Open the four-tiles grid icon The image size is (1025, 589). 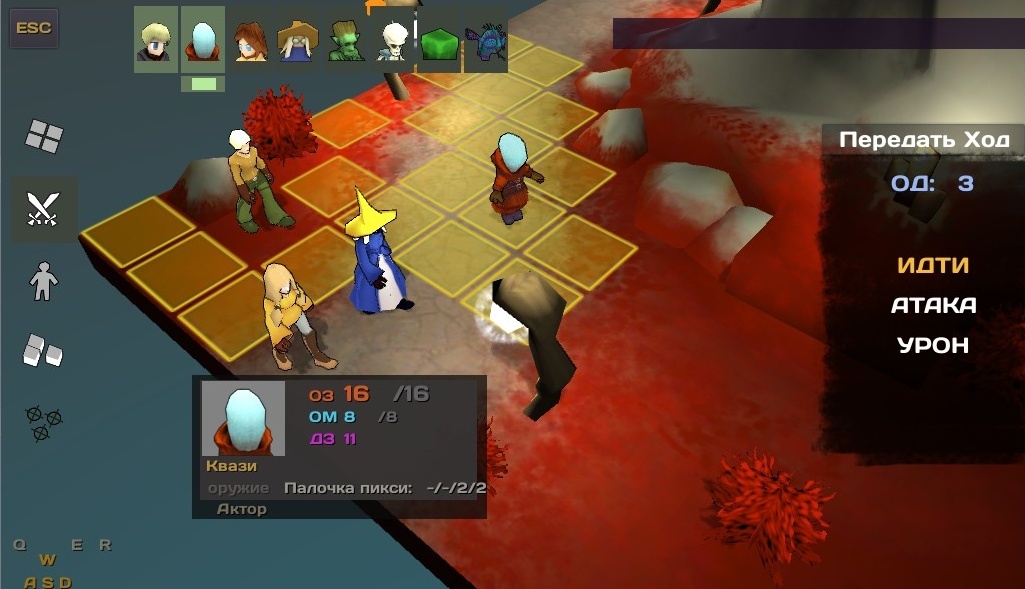pyautogui.click(x=44, y=136)
